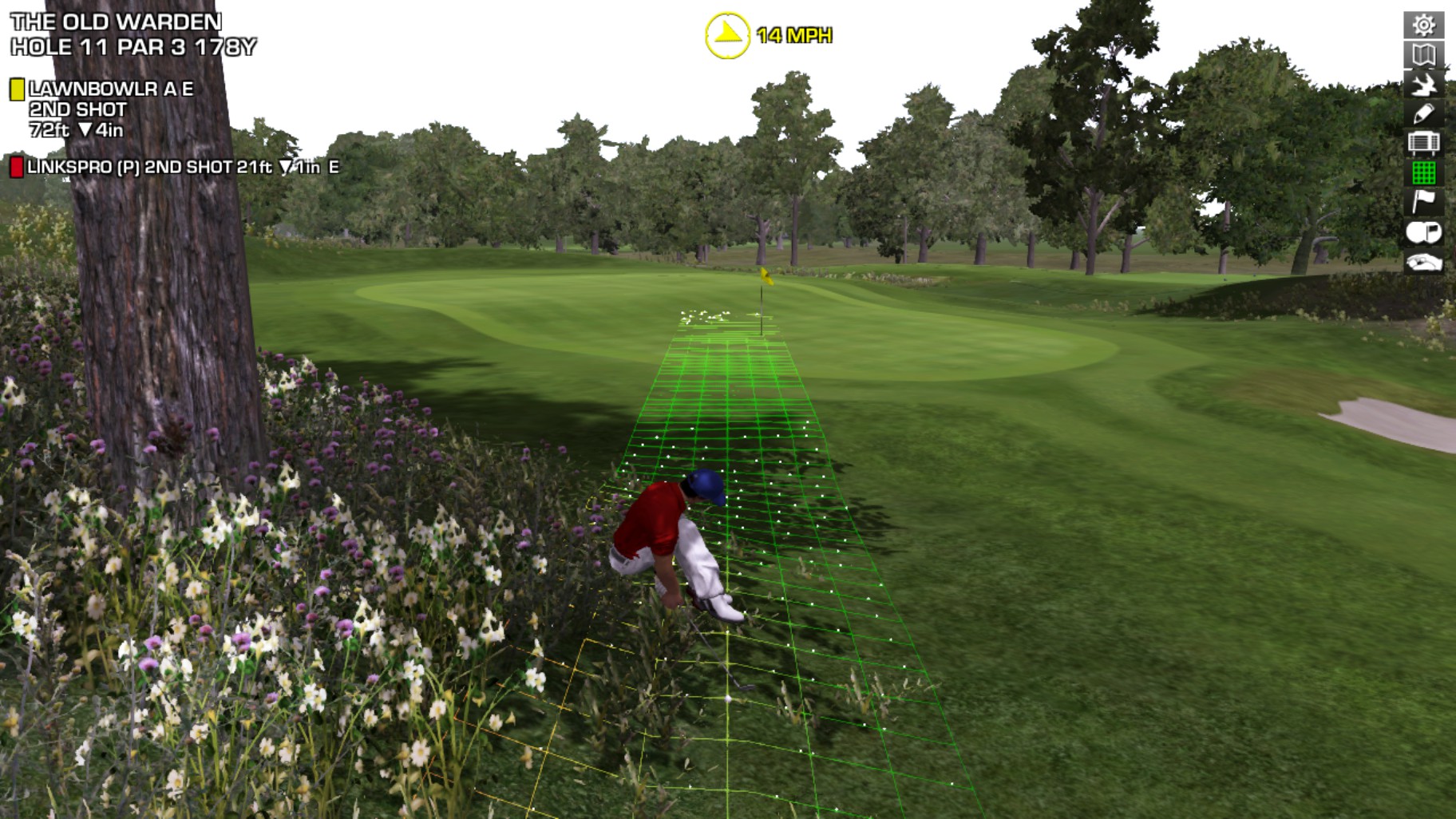Toggle the green putting grid
Image resolution: width=1456 pixels, height=819 pixels.
[x=1423, y=172]
